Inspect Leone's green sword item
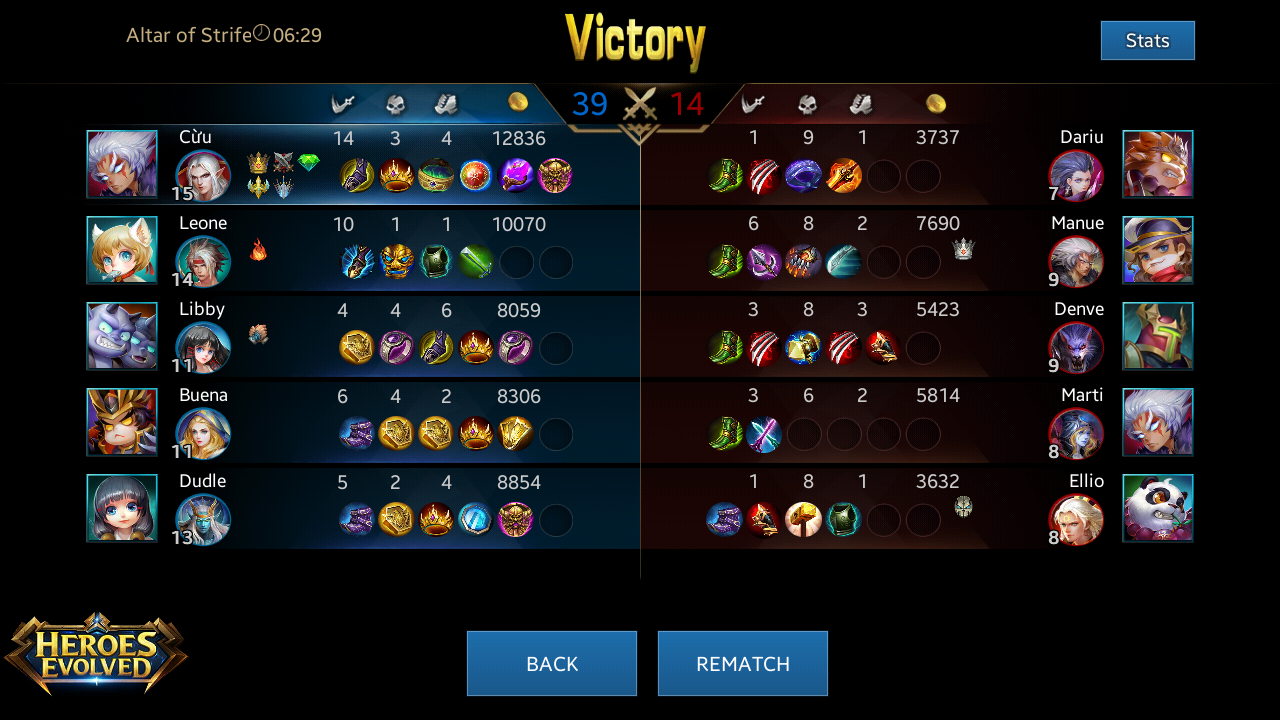The image size is (1280, 720). [x=476, y=262]
